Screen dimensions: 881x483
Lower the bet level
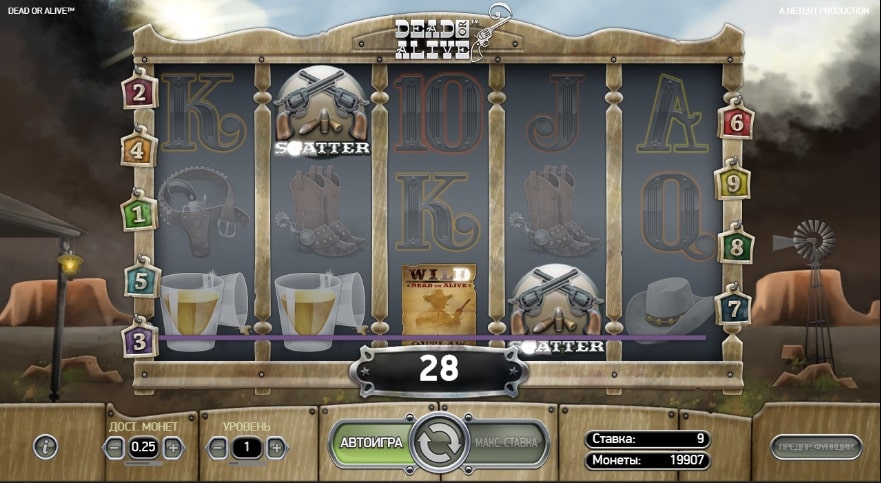point(217,447)
